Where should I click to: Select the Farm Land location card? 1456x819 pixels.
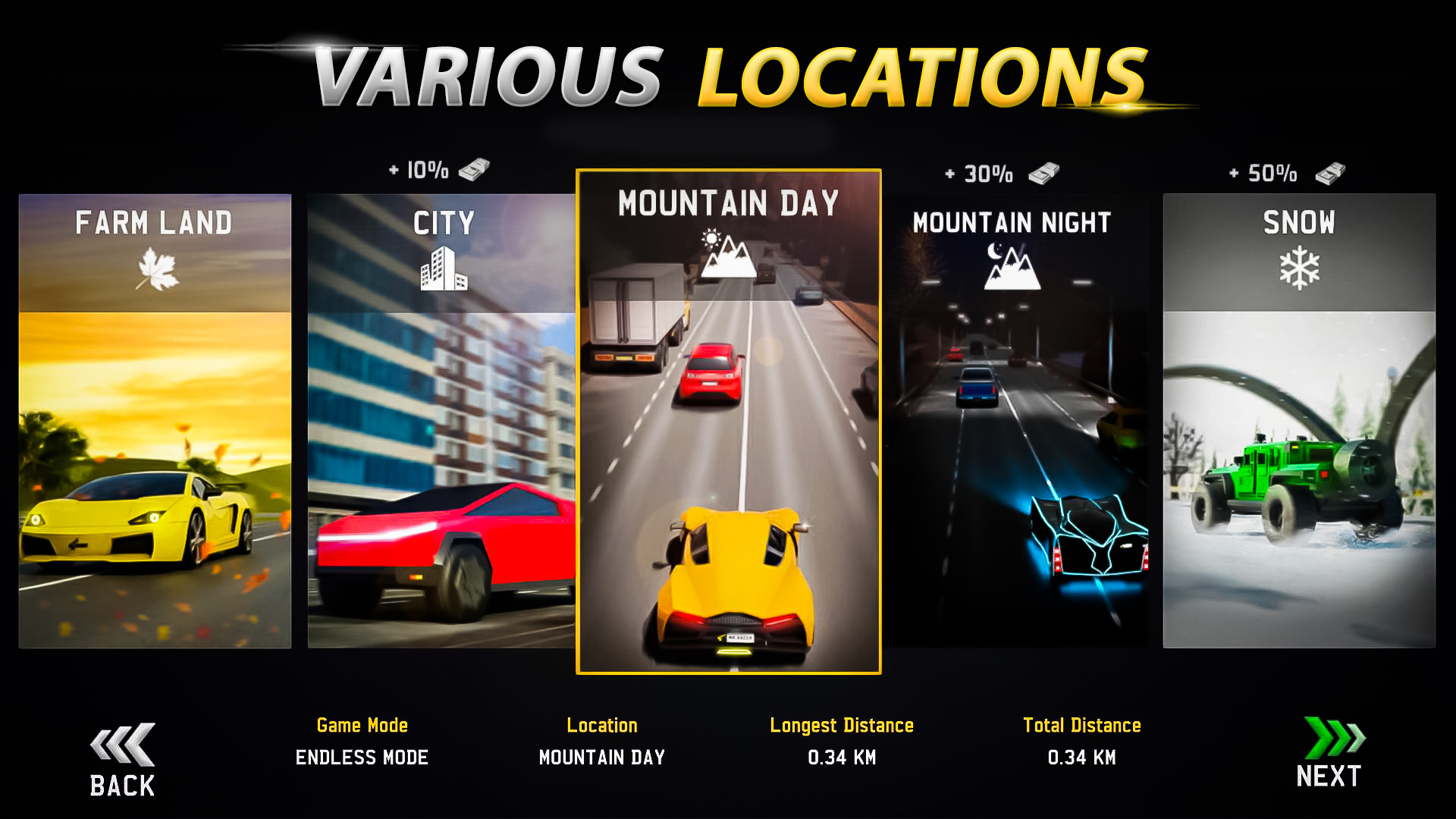point(155,425)
